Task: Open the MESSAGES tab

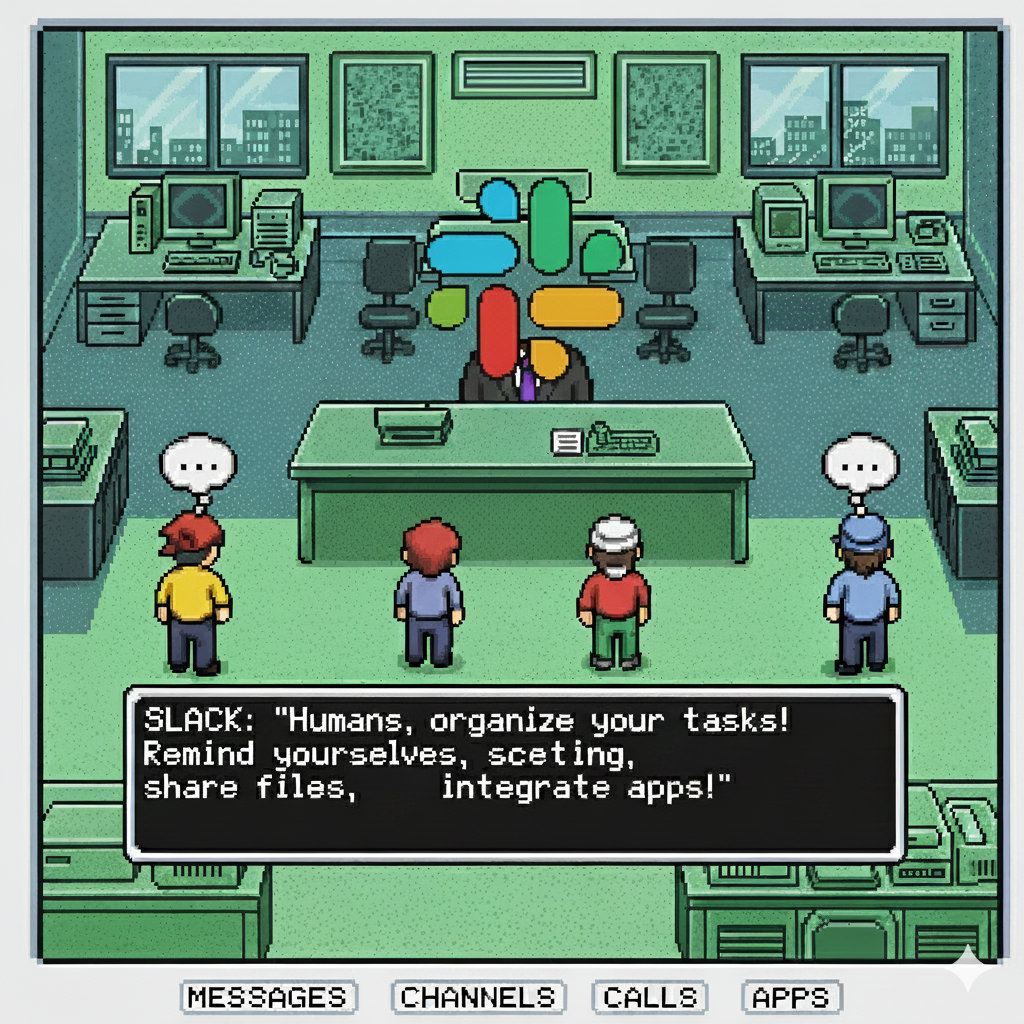Action: pyautogui.click(x=268, y=997)
